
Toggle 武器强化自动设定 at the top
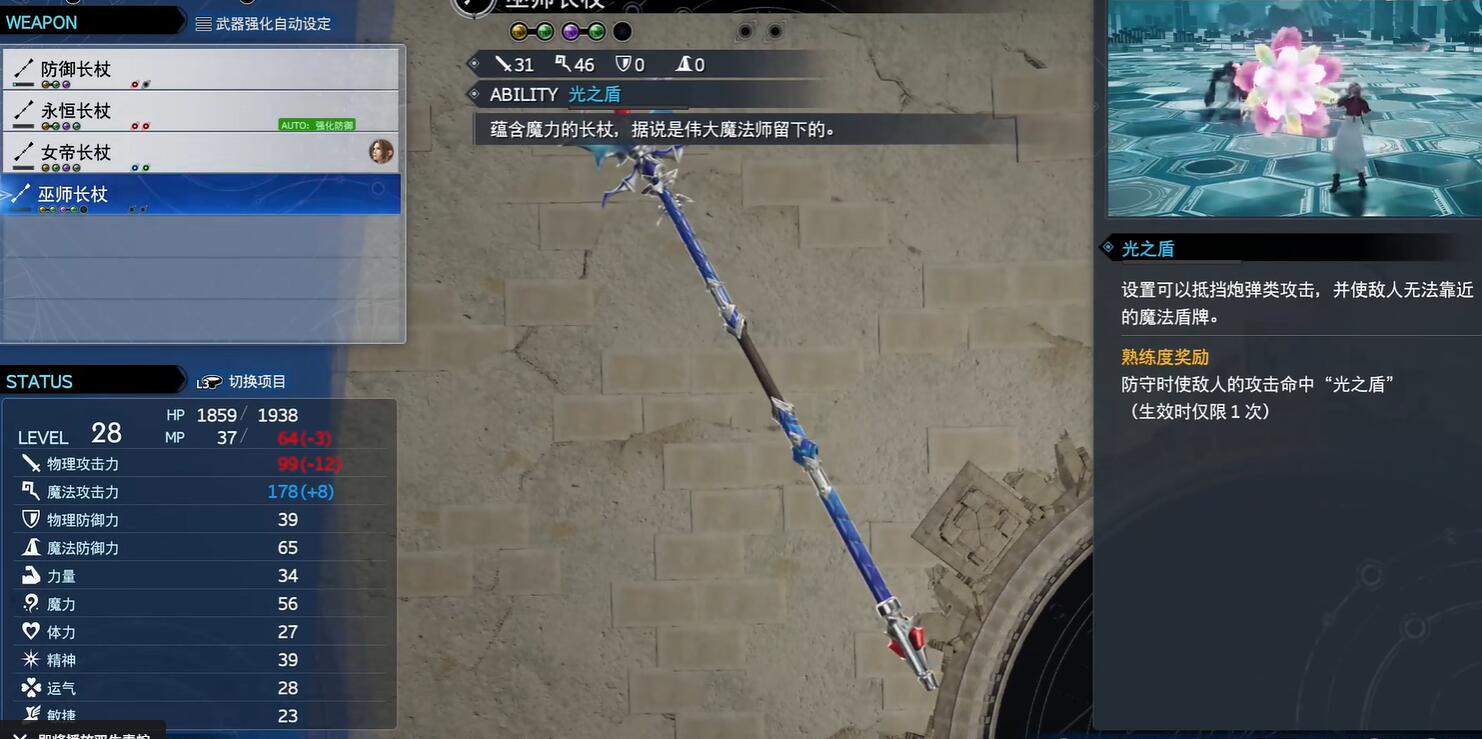[270, 23]
